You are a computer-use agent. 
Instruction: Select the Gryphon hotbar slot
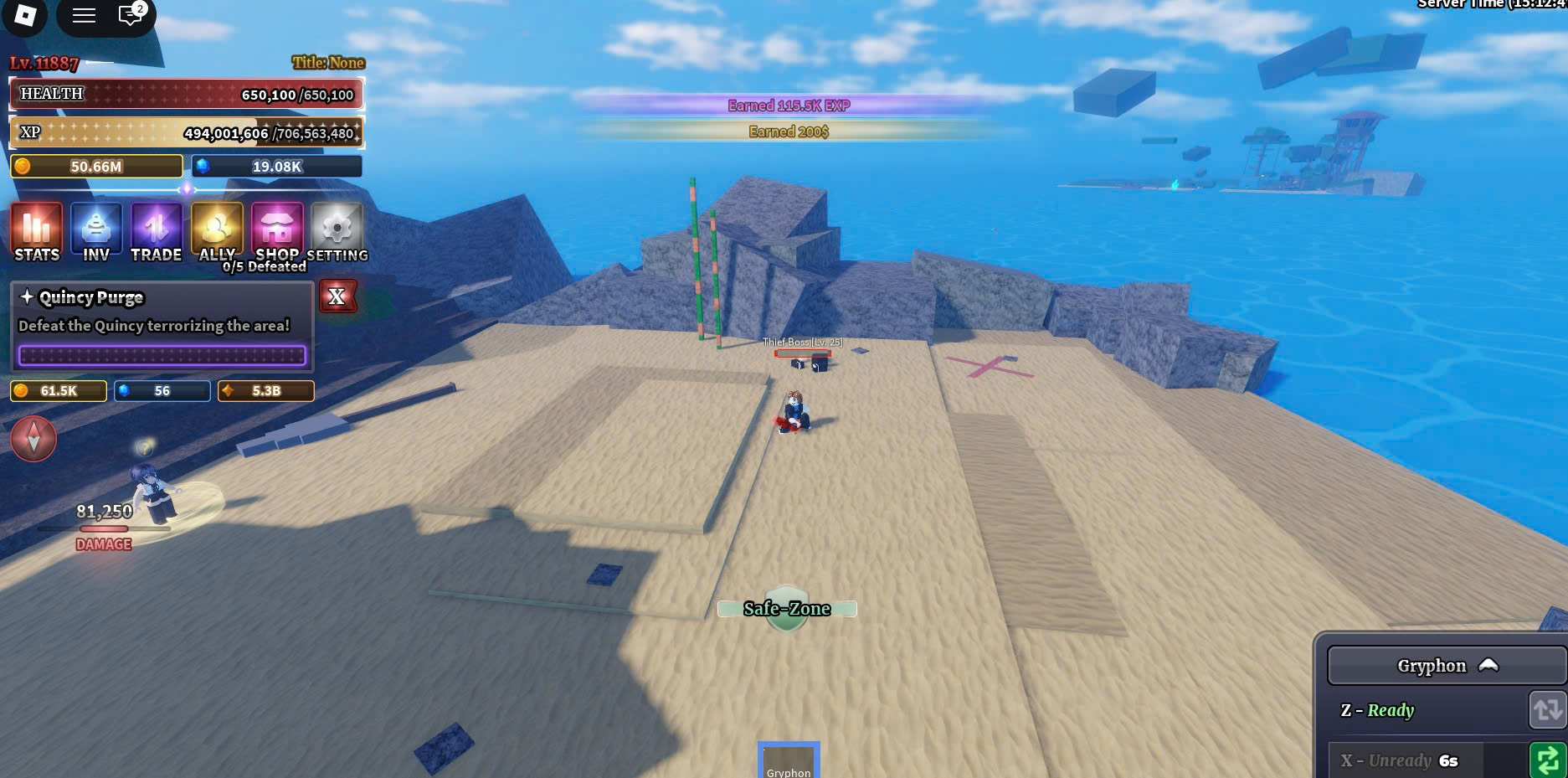789,760
